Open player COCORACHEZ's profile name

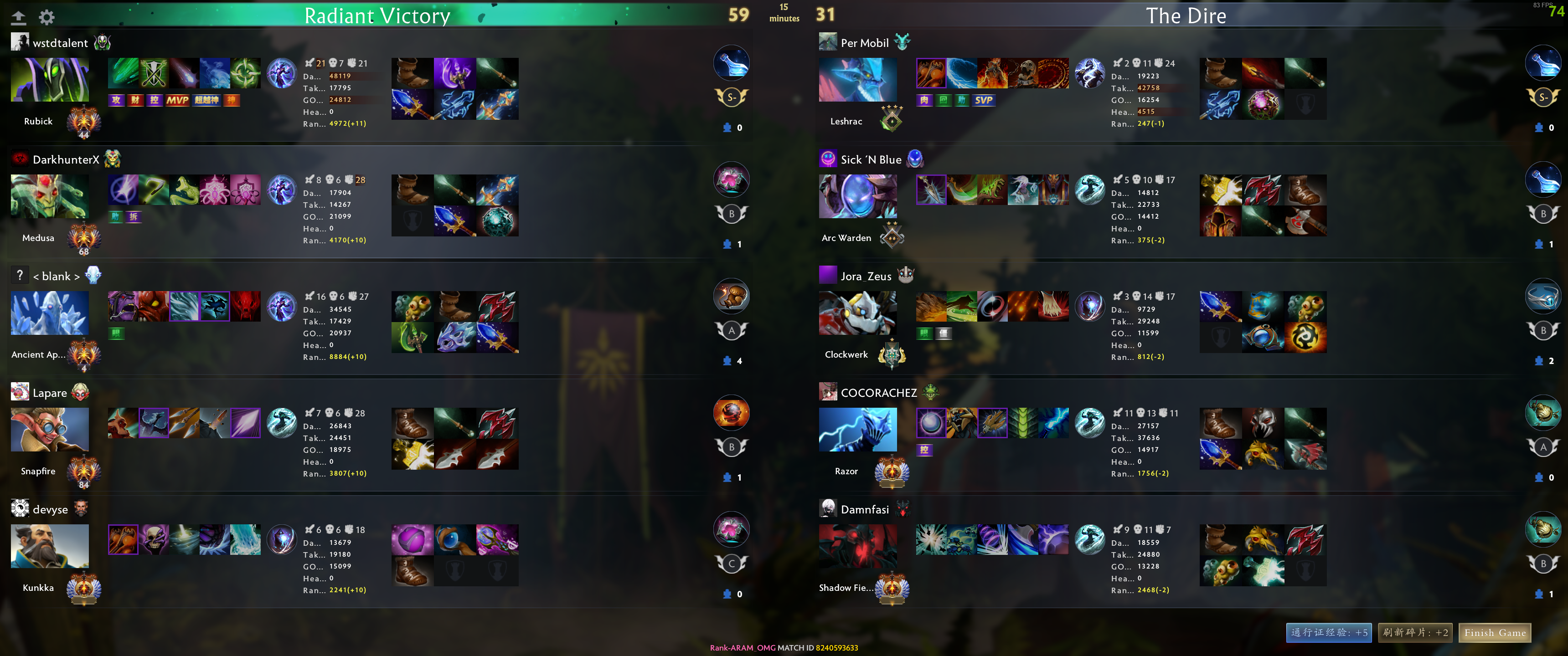click(878, 393)
